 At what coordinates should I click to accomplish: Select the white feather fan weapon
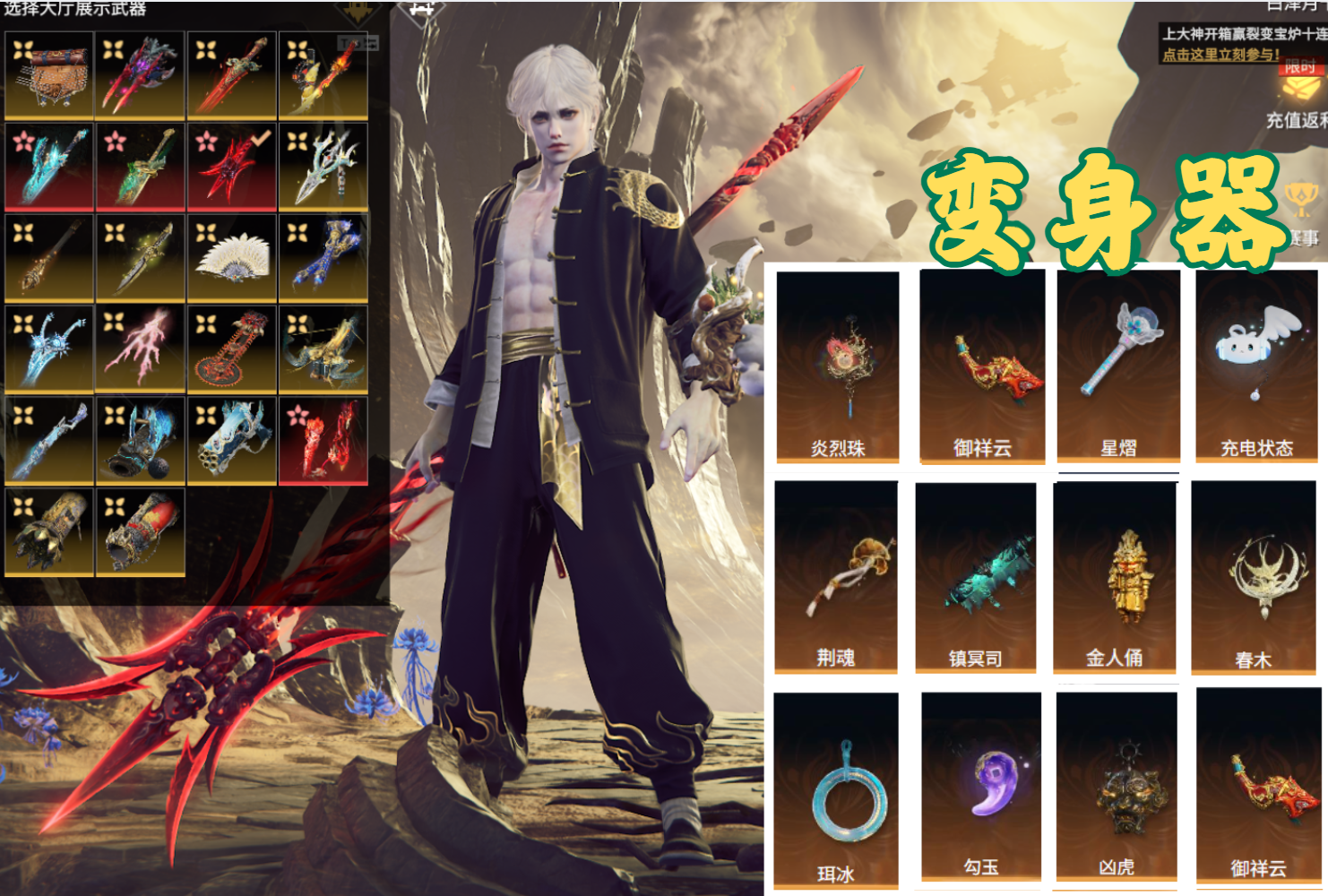[x=232, y=257]
